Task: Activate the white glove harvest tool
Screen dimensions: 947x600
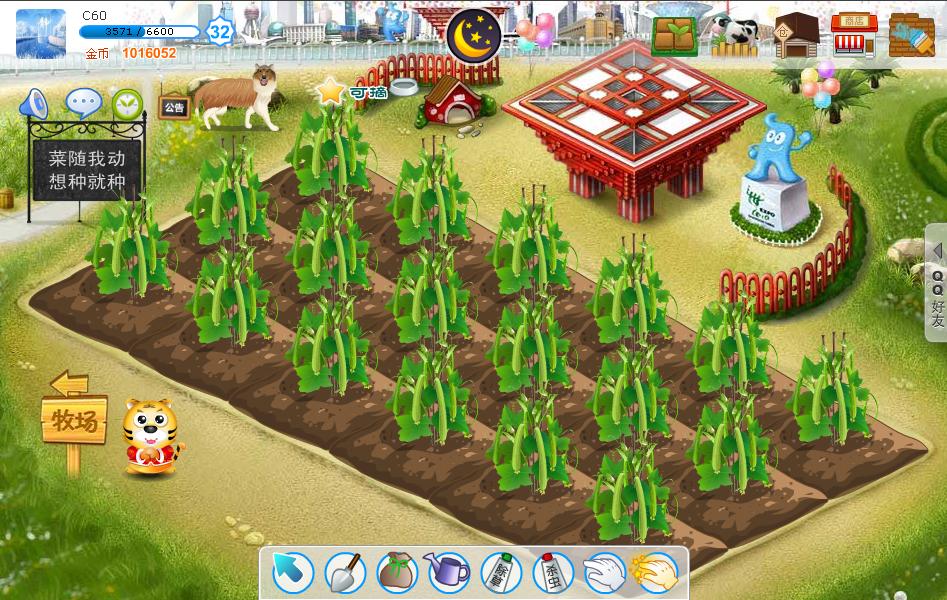Action: [604, 573]
